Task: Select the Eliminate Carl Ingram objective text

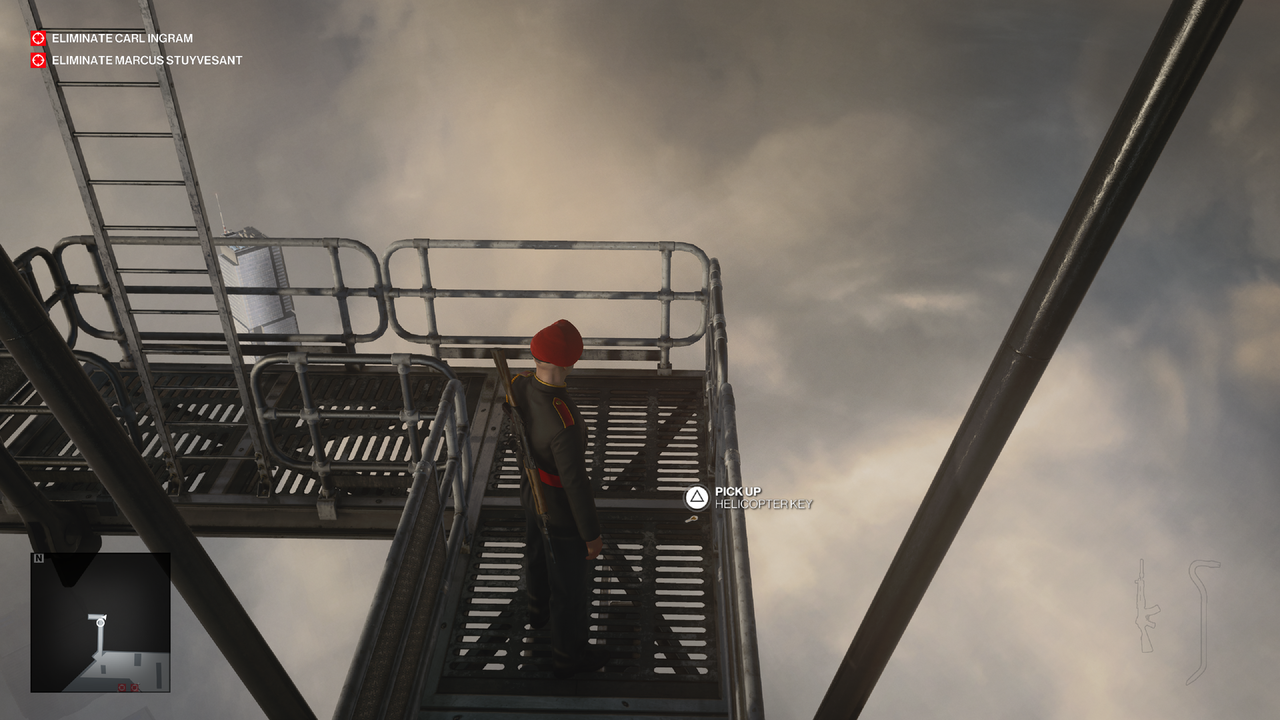Action: click(122, 38)
